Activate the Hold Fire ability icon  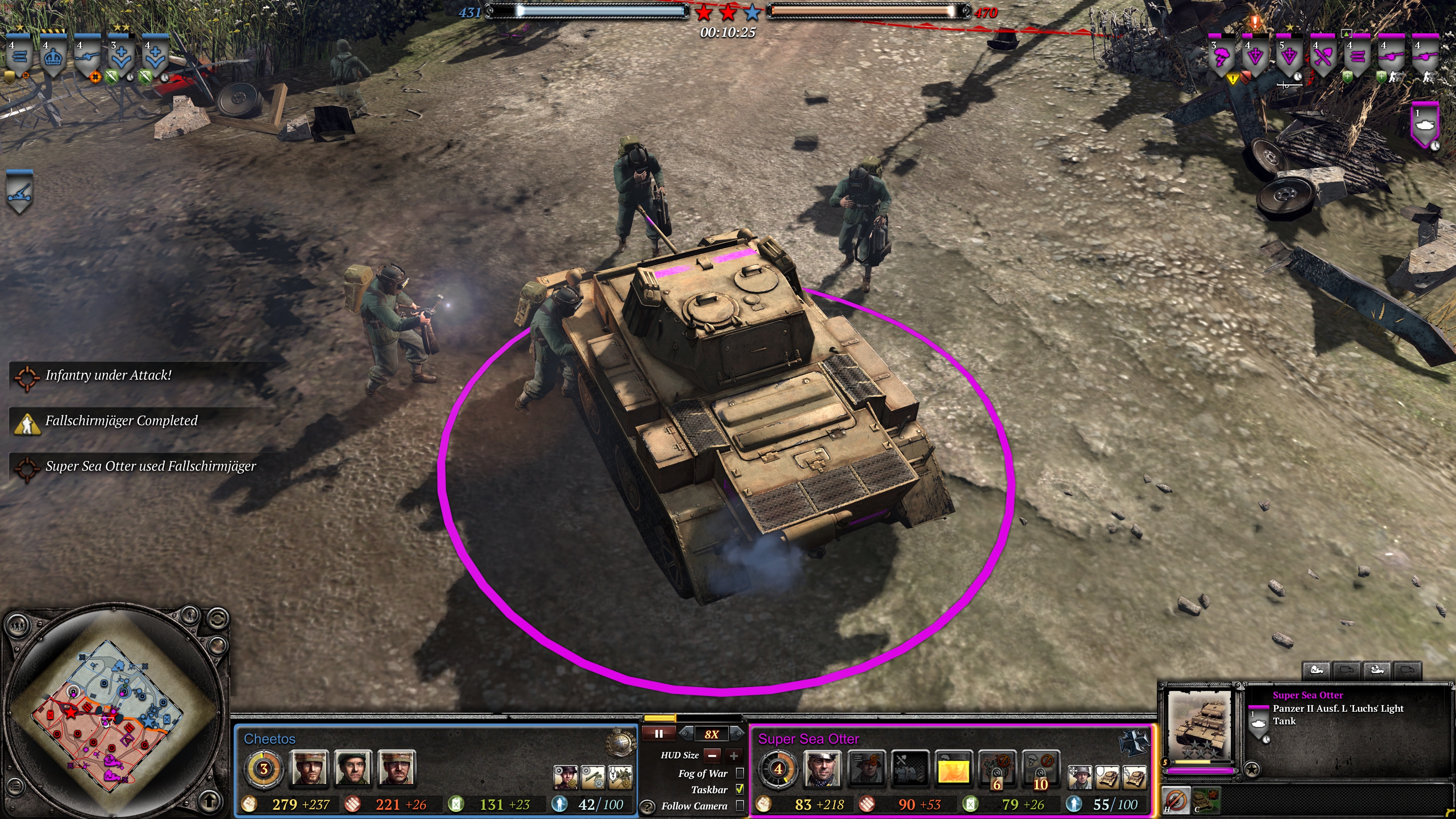pos(1175,800)
